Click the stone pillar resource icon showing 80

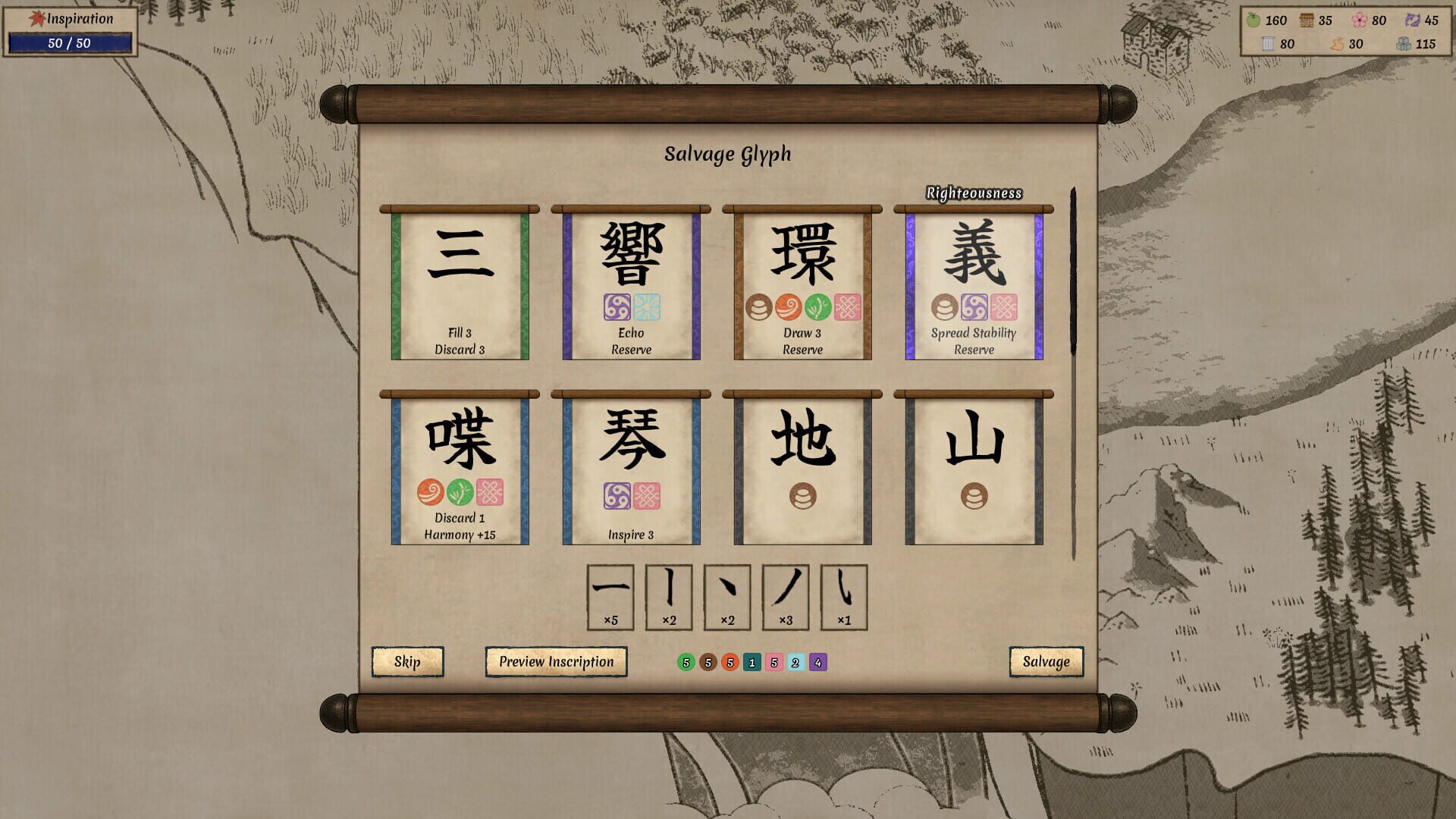pos(1266,44)
